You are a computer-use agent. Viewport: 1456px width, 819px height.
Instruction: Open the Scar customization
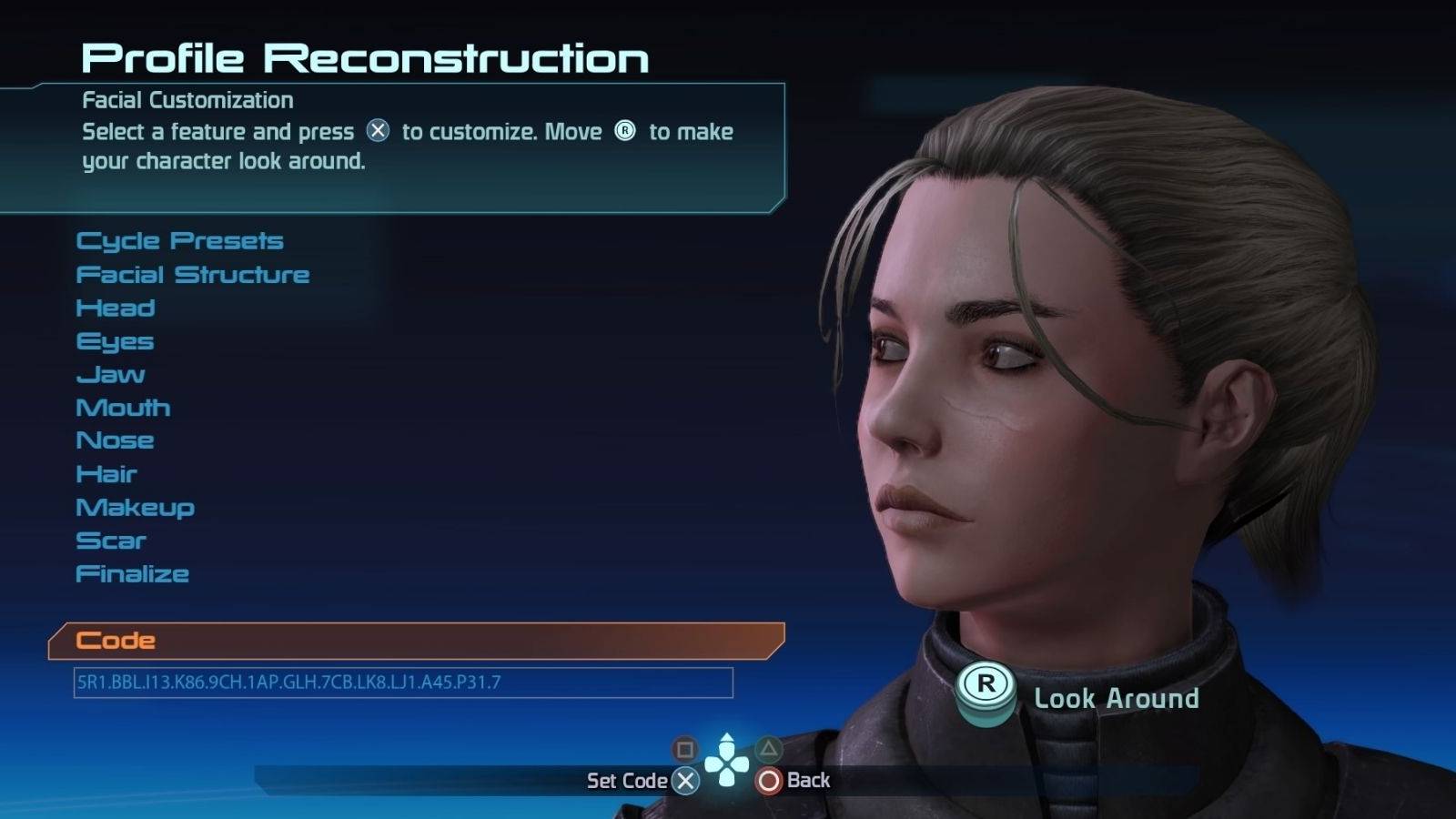click(111, 541)
